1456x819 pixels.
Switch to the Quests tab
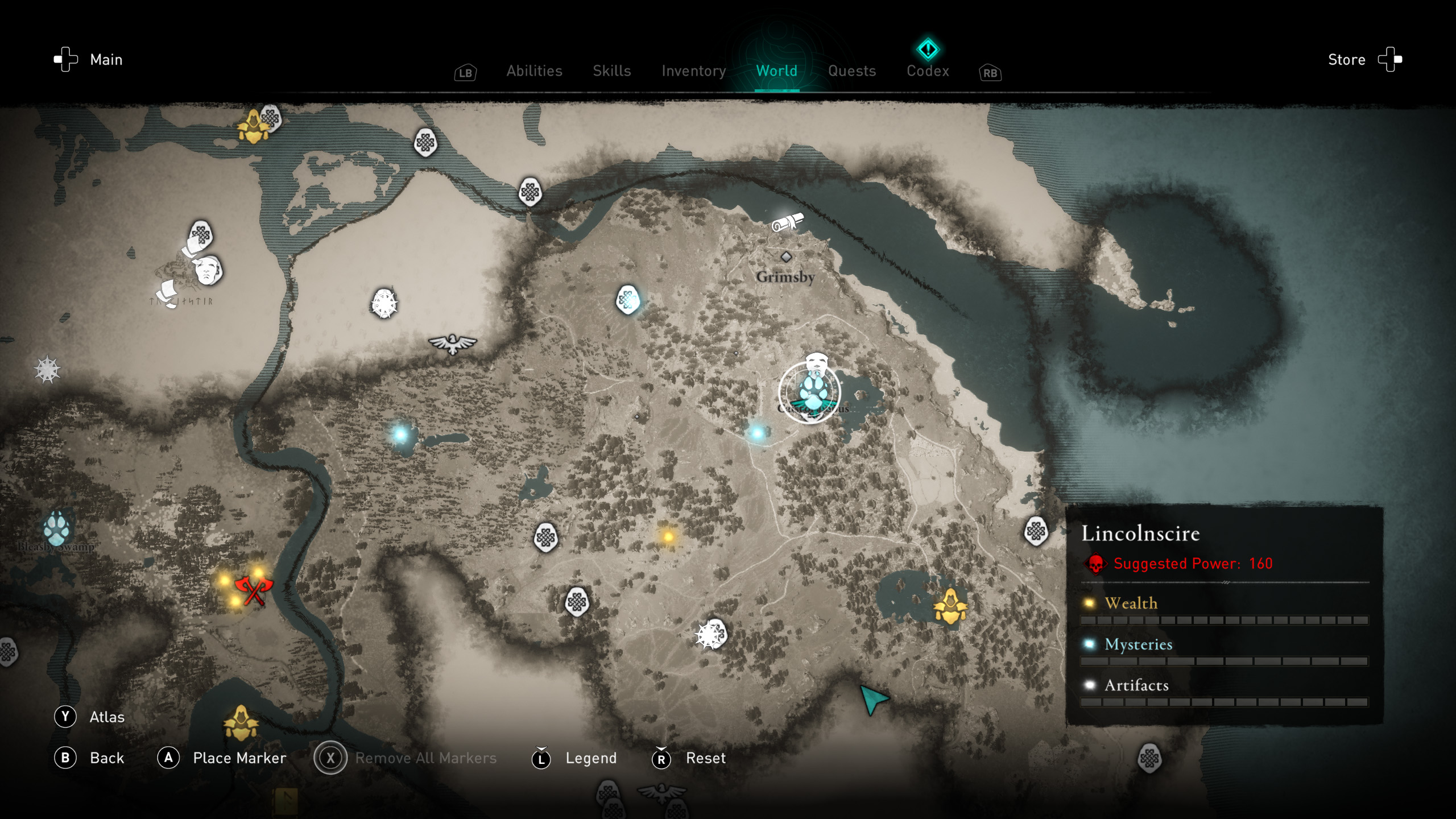851,71
